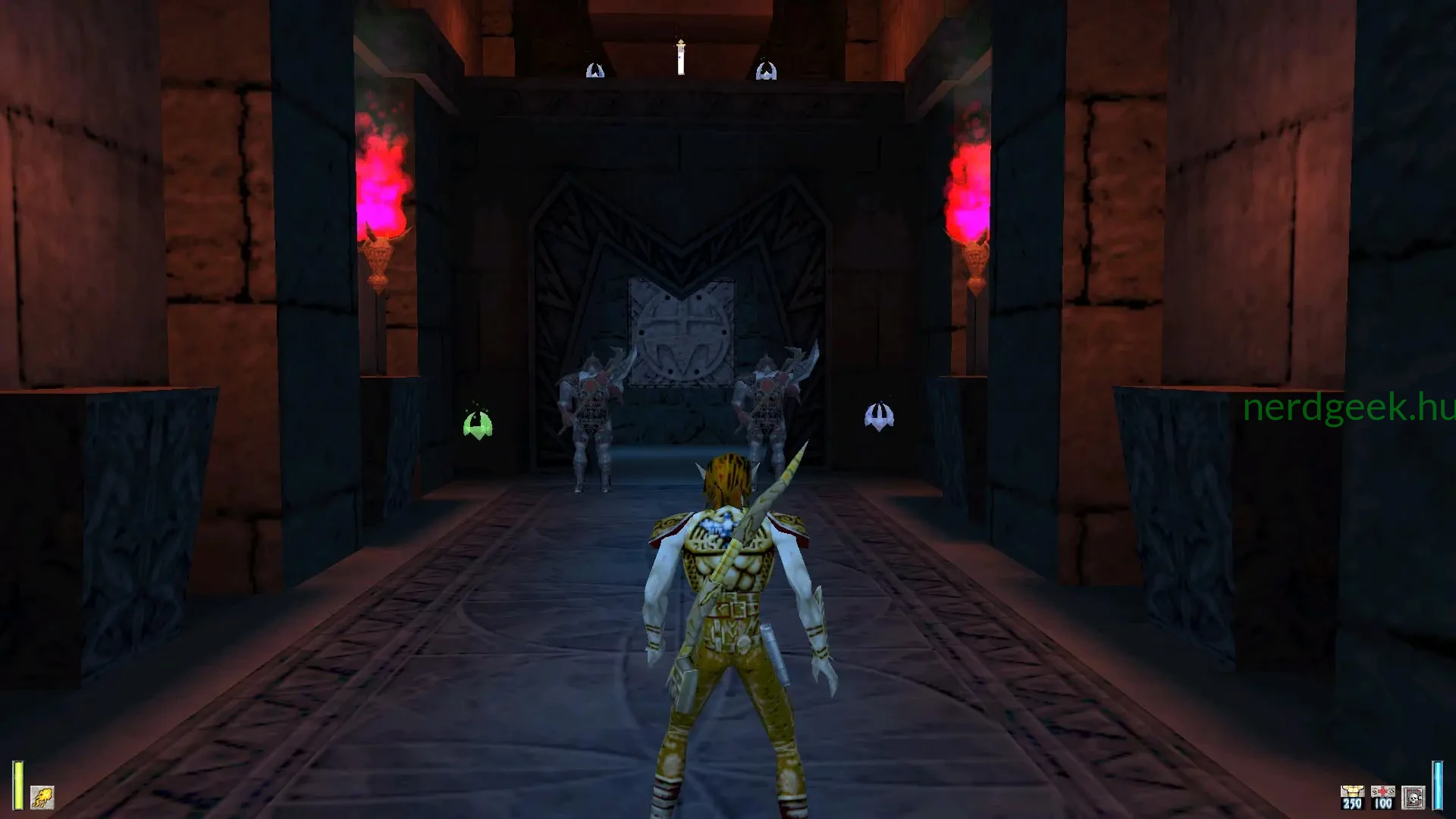Click the gold coin counter showing 250
1456x819 pixels.
click(x=1352, y=795)
